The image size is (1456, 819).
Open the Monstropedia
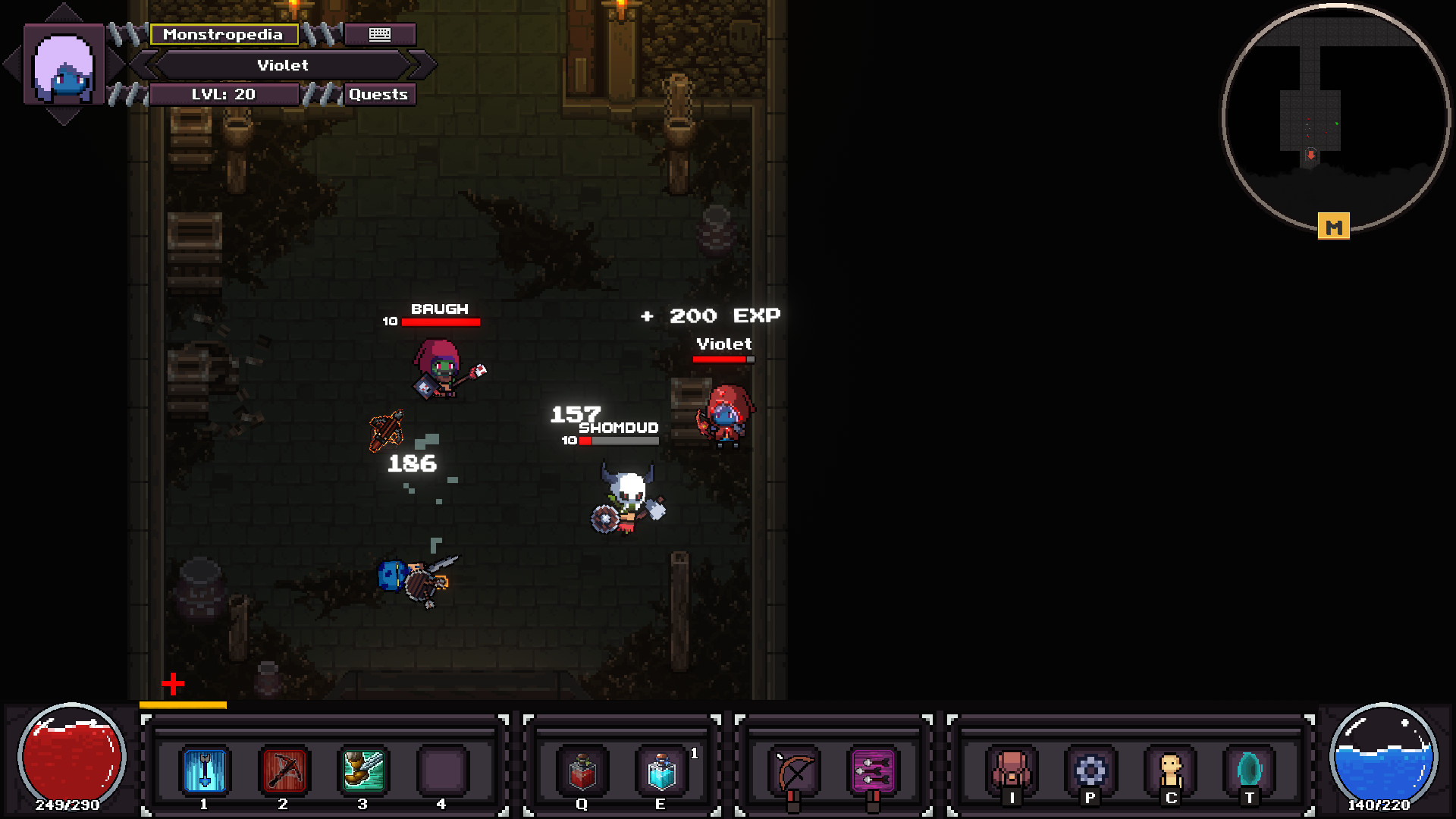pyautogui.click(x=224, y=34)
